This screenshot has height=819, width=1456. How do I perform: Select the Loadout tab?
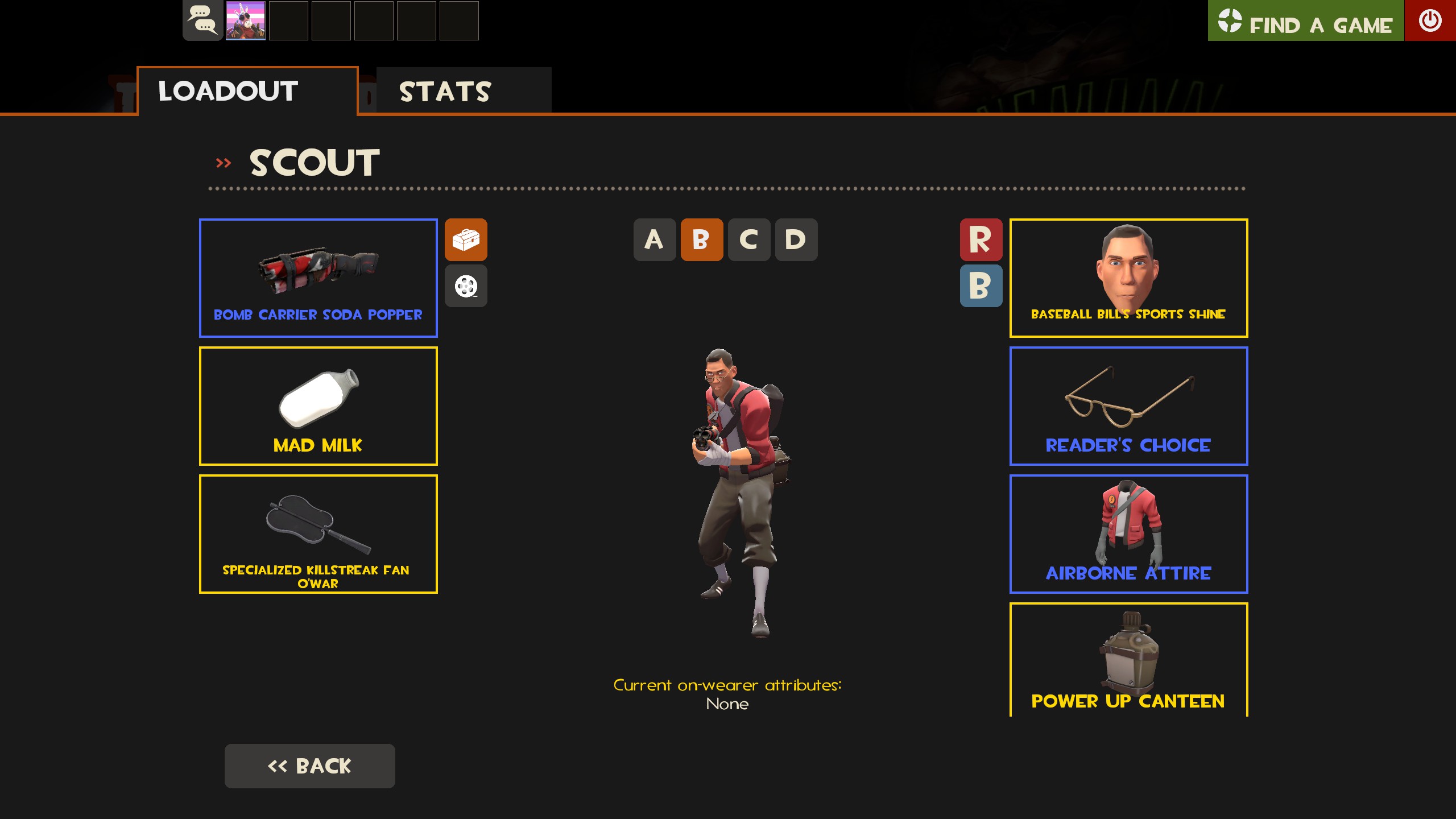[226, 89]
